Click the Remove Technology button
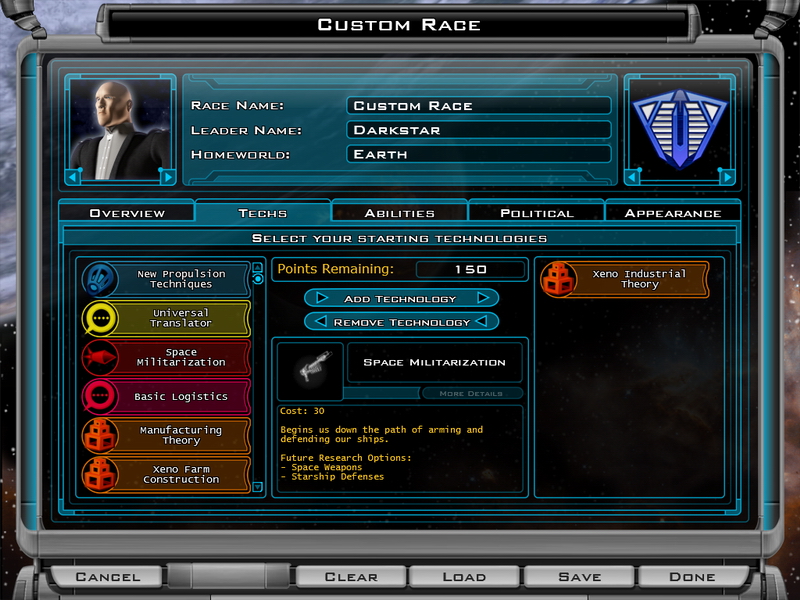800x600 pixels. (401, 322)
